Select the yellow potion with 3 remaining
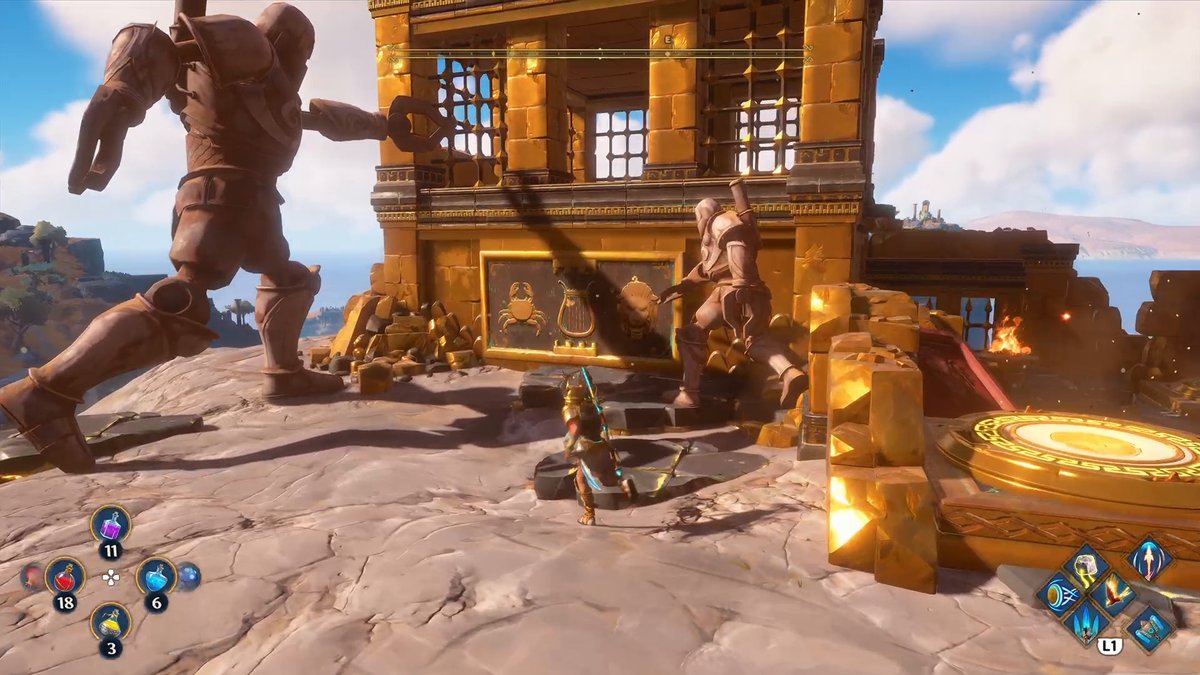This screenshot has width=1200, height=675. [110, 622]
